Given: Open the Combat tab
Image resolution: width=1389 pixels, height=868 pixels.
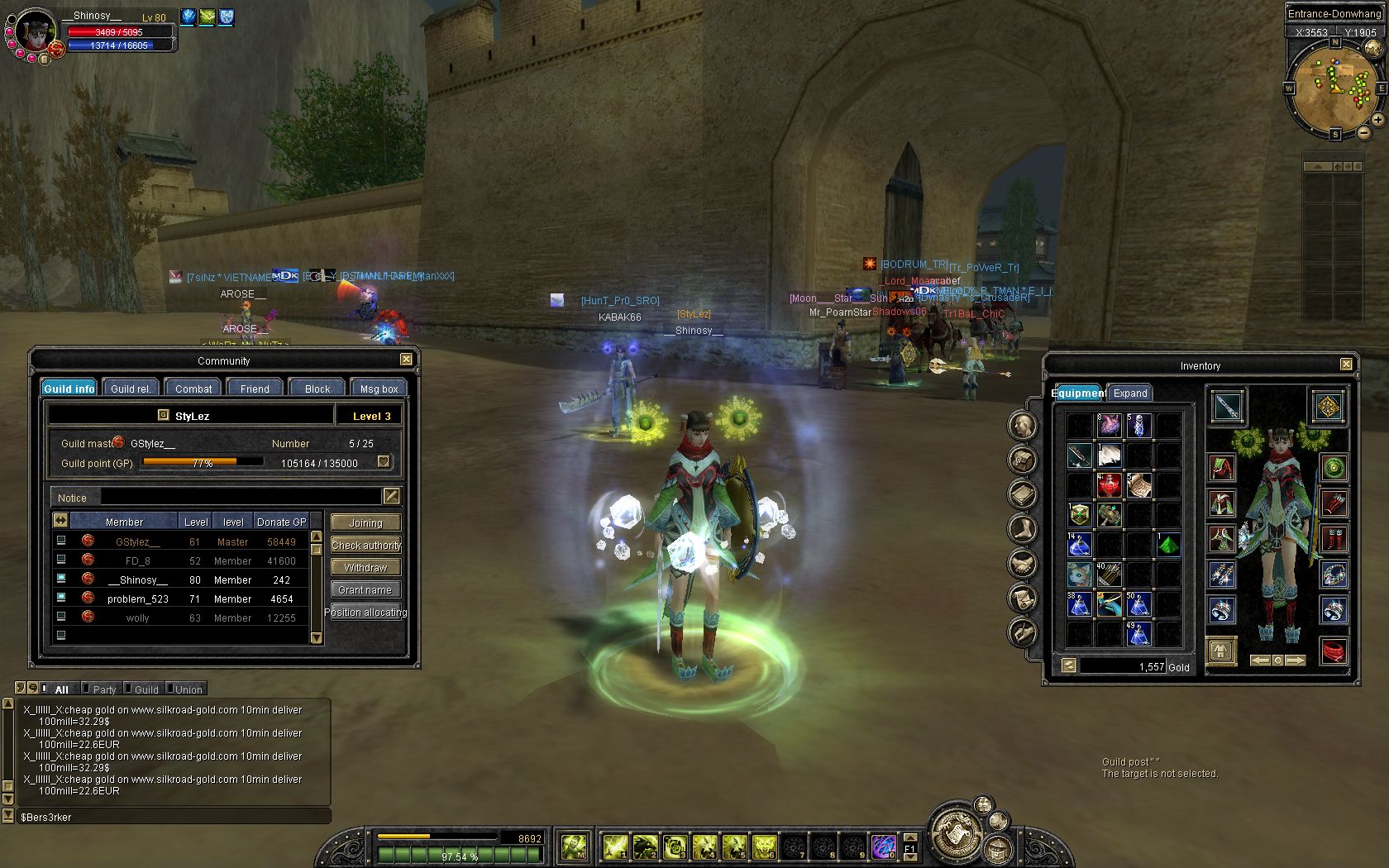Looking at the screenshot, I should (x=193, y=389).
